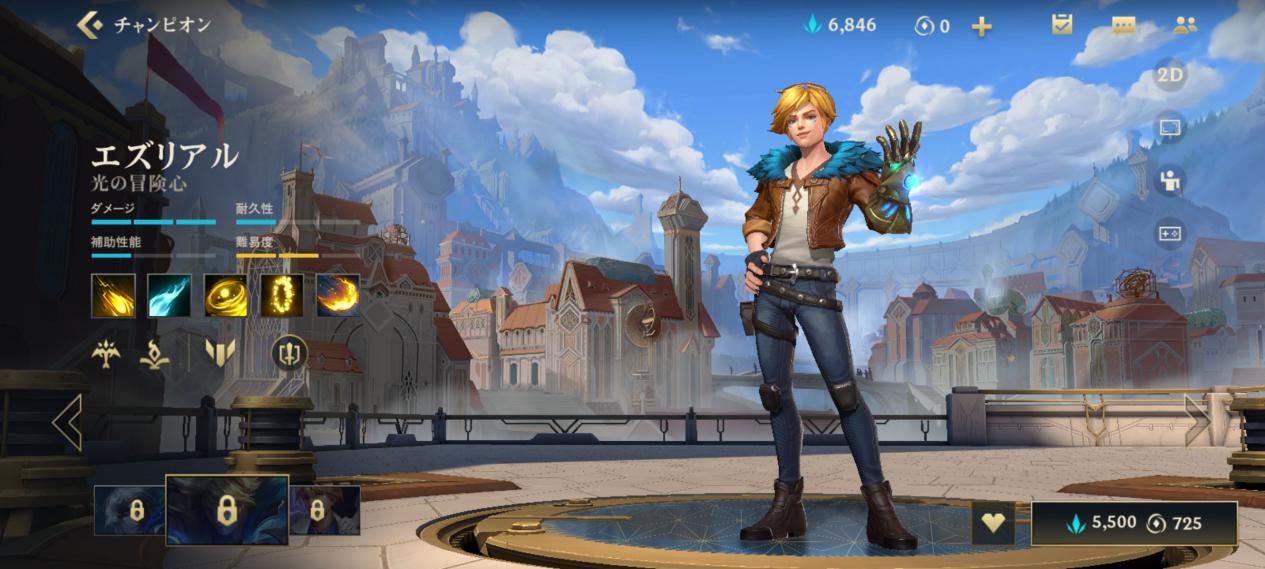This screenshot has width=1265, height=569.
Task: Show the previous champion with left arrow
Action: click(x=66, y=421)
